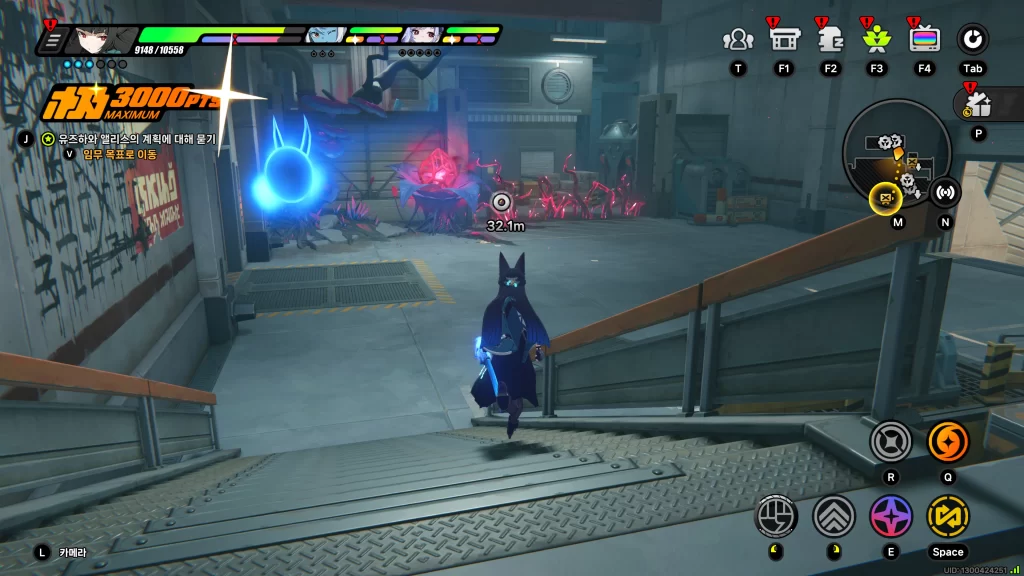Open the green winged figure icon

coord(876,39)
